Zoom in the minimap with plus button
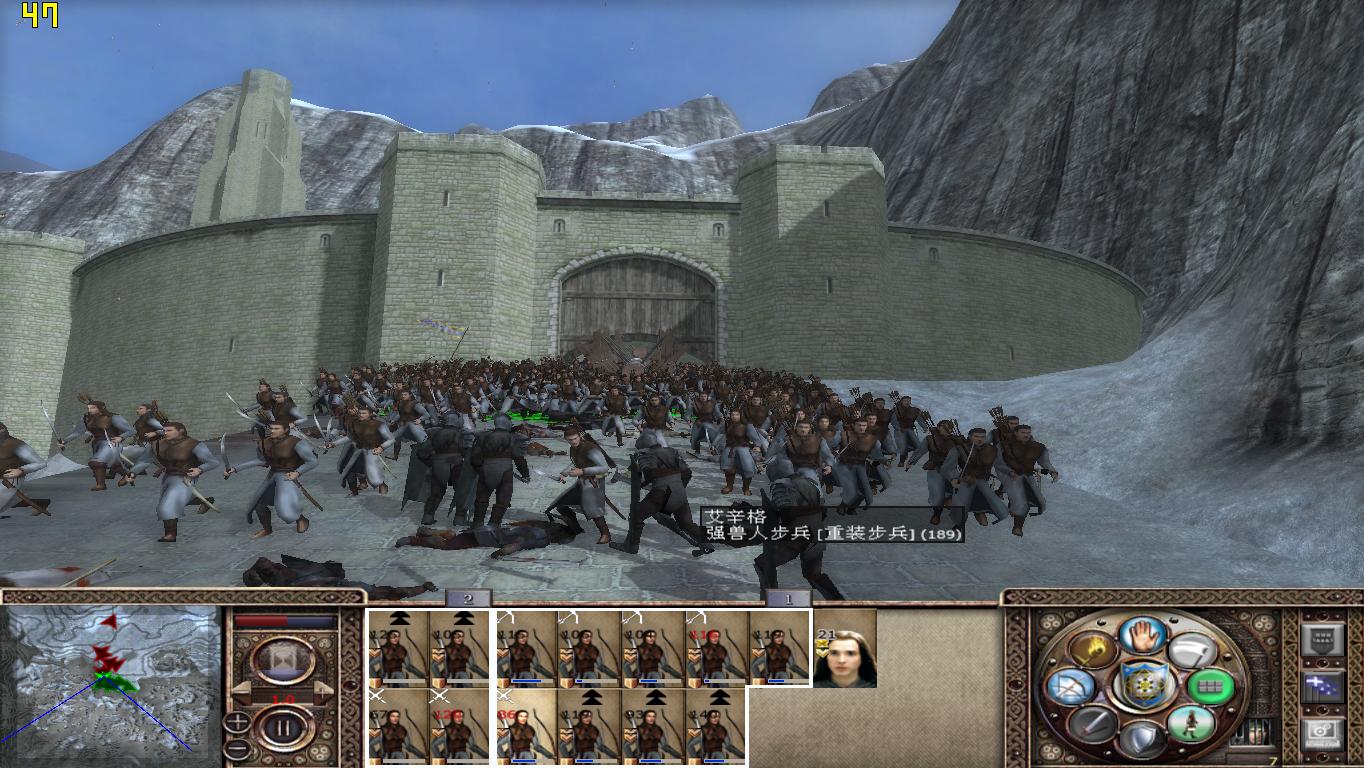Viewport: 1364px width, 768px height. click(x=237, y=722)
